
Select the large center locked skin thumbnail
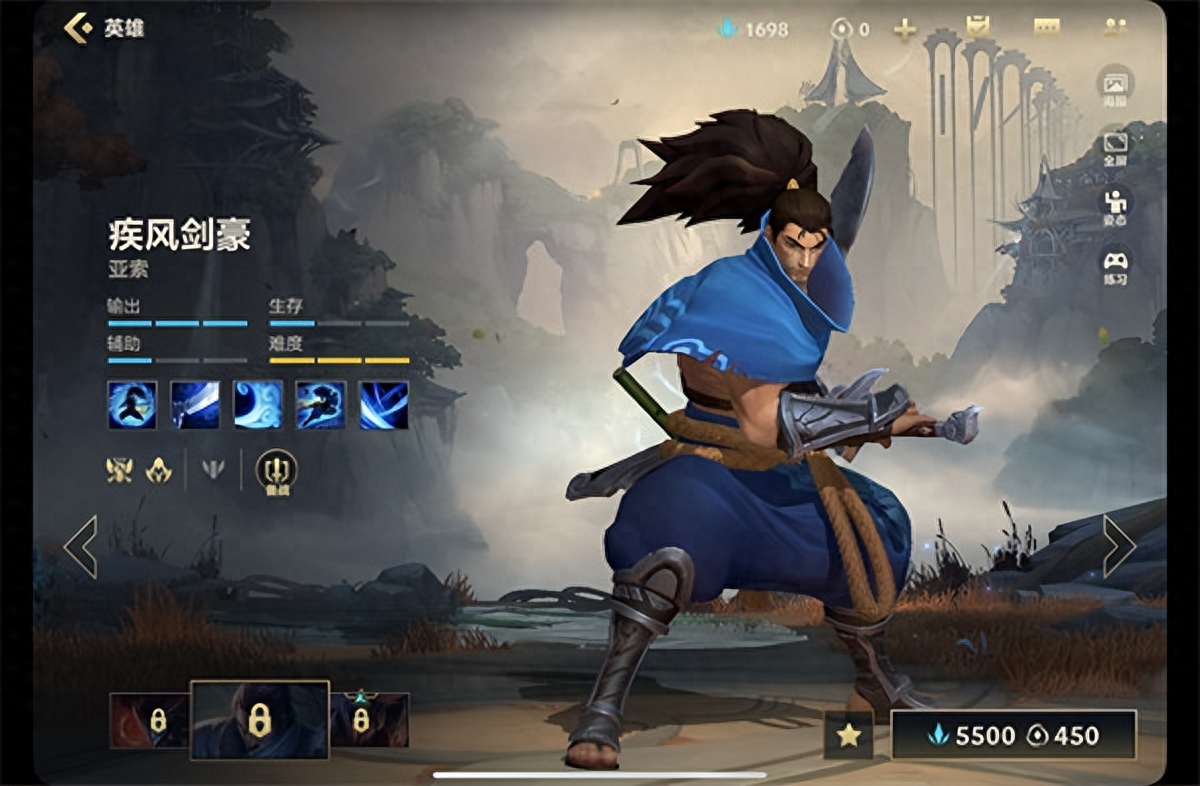tap(259, 720)
